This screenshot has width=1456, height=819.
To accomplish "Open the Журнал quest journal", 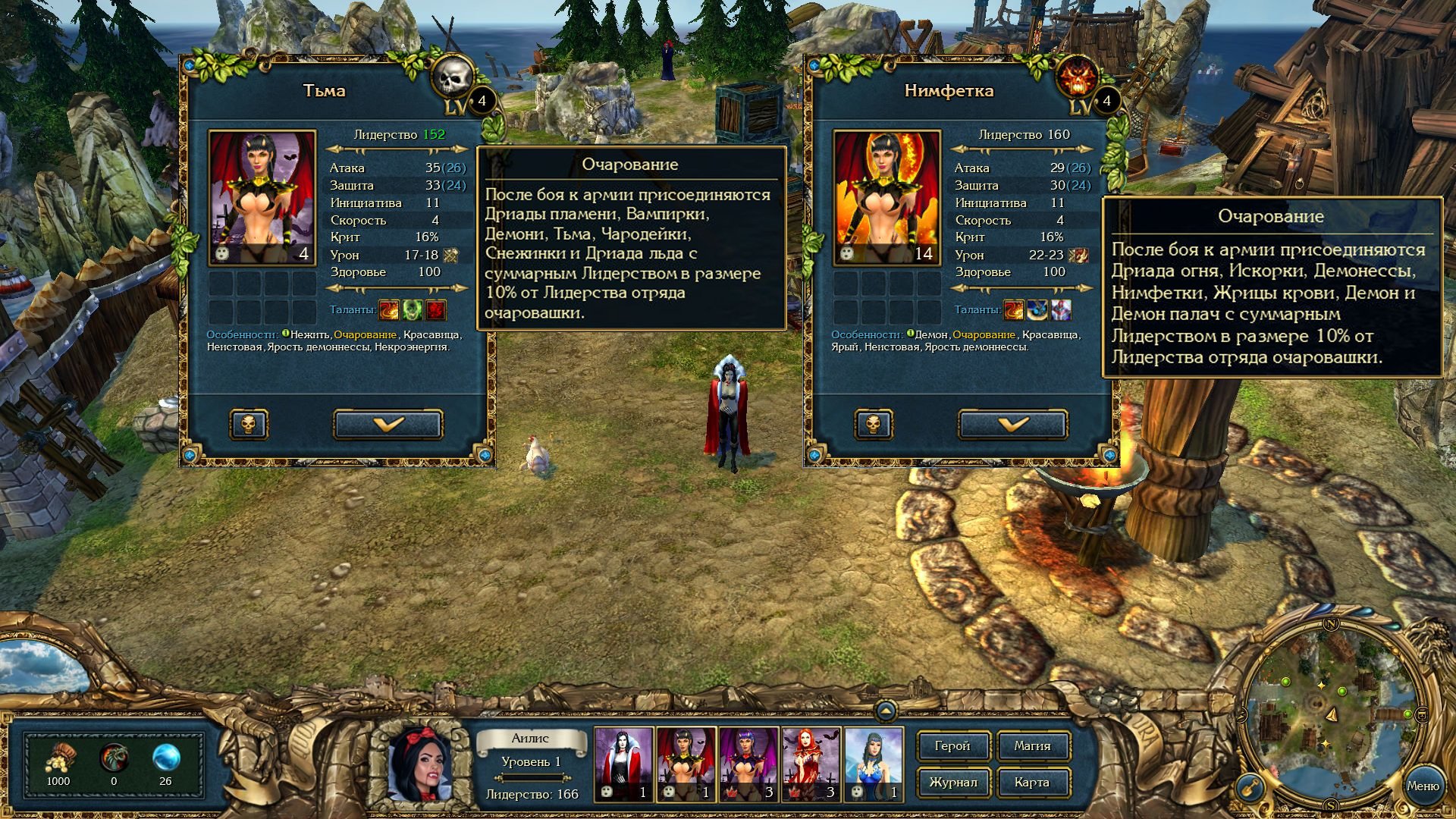I will (952, 783).
